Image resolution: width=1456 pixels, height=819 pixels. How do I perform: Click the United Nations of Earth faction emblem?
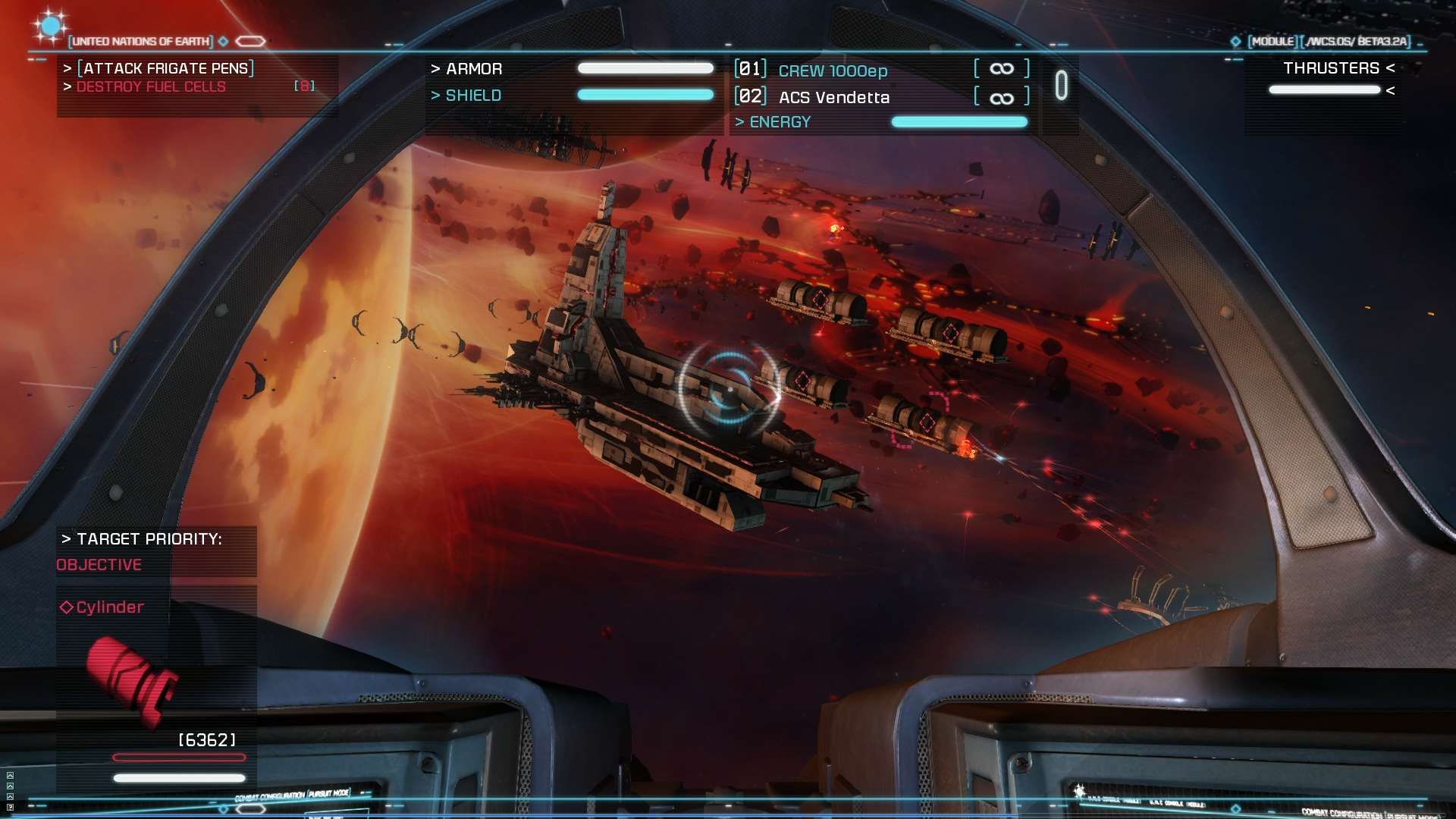tap(50, 27)
